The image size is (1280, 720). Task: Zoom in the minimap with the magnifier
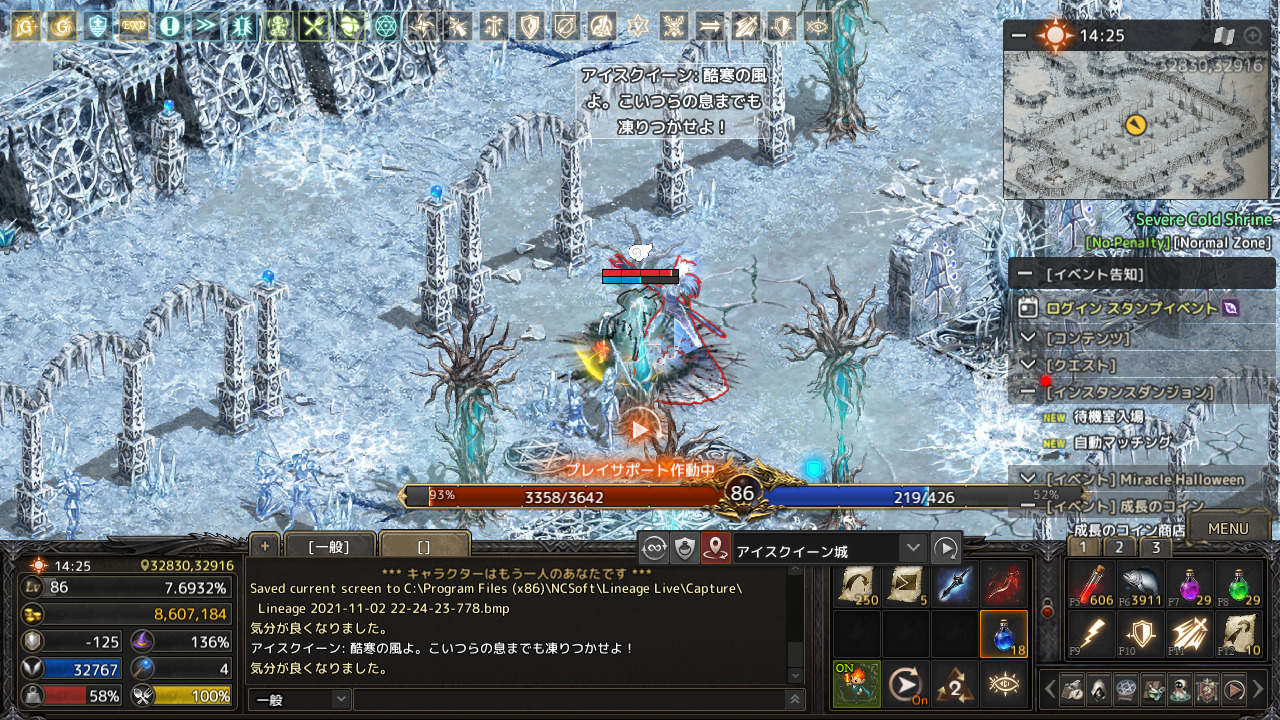click(x=1253, y=37)
